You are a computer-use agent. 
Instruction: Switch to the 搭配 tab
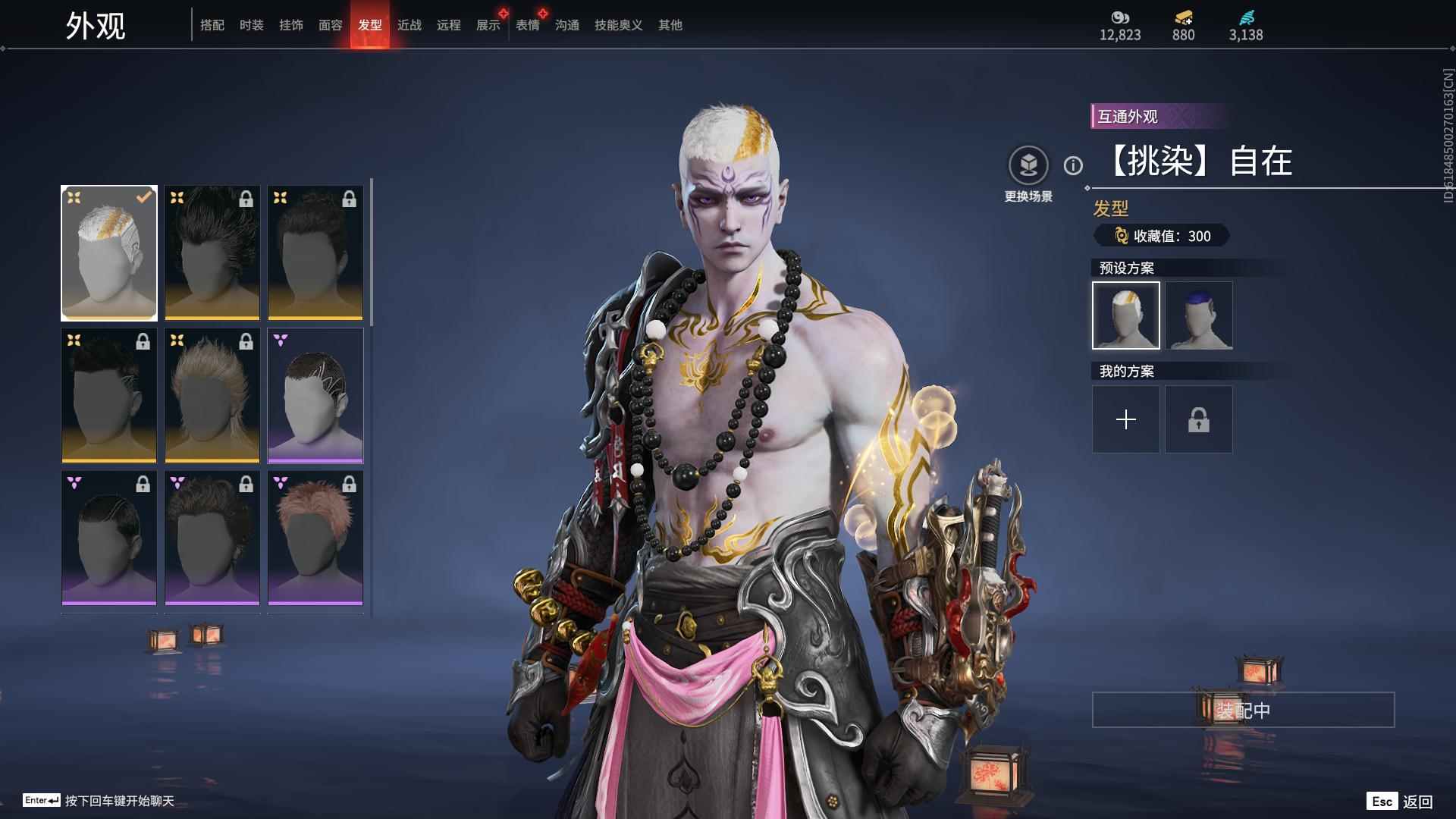pyautogui.click(x=212, y=25)
